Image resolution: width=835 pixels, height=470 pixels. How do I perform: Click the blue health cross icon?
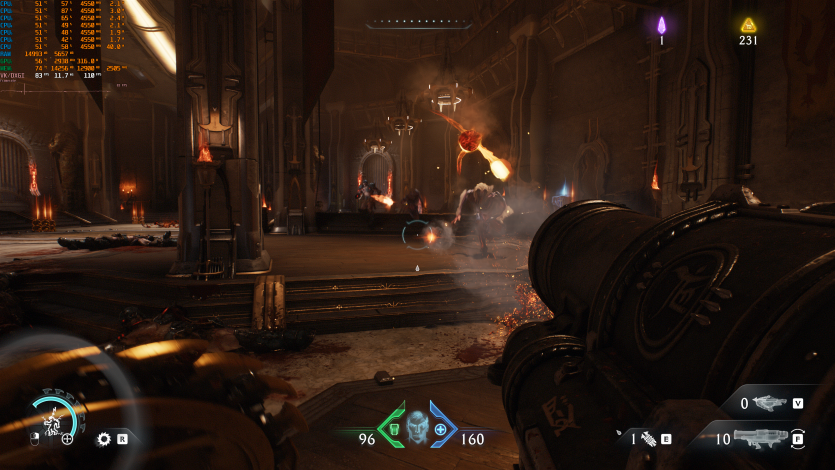tap(441, 428)
